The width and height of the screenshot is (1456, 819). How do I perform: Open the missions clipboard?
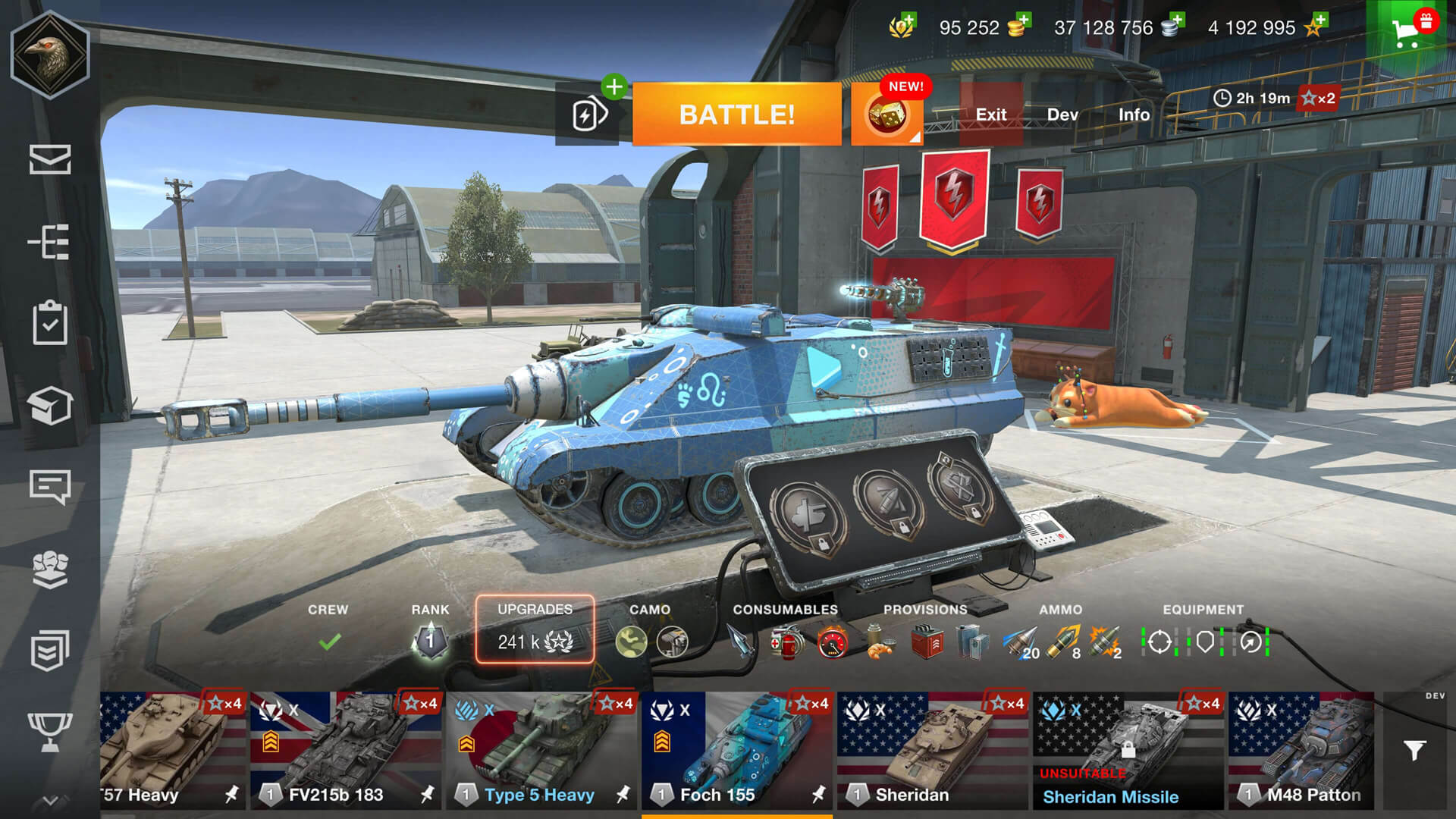coord(50,323)
